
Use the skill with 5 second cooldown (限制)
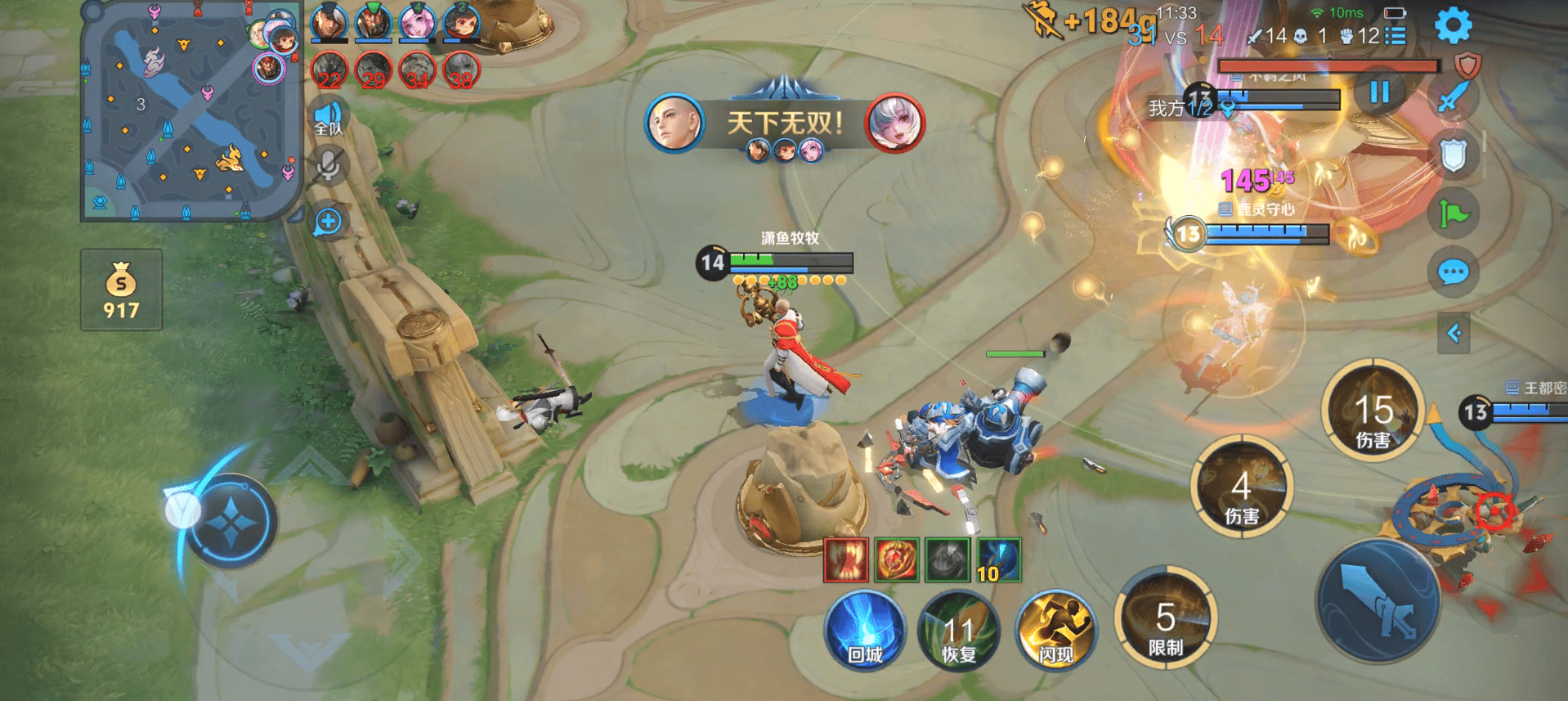click(x=1166, y=618)
